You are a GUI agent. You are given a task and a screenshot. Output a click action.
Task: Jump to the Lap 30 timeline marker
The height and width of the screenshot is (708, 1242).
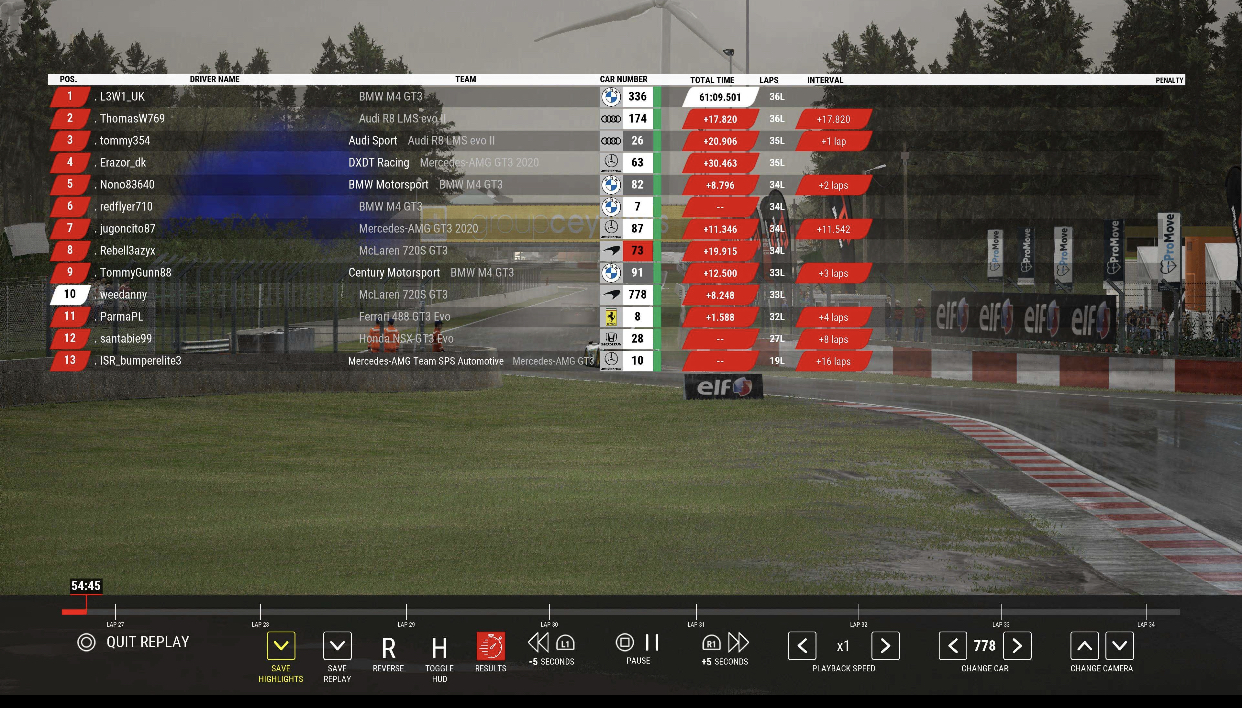(550, 611)
